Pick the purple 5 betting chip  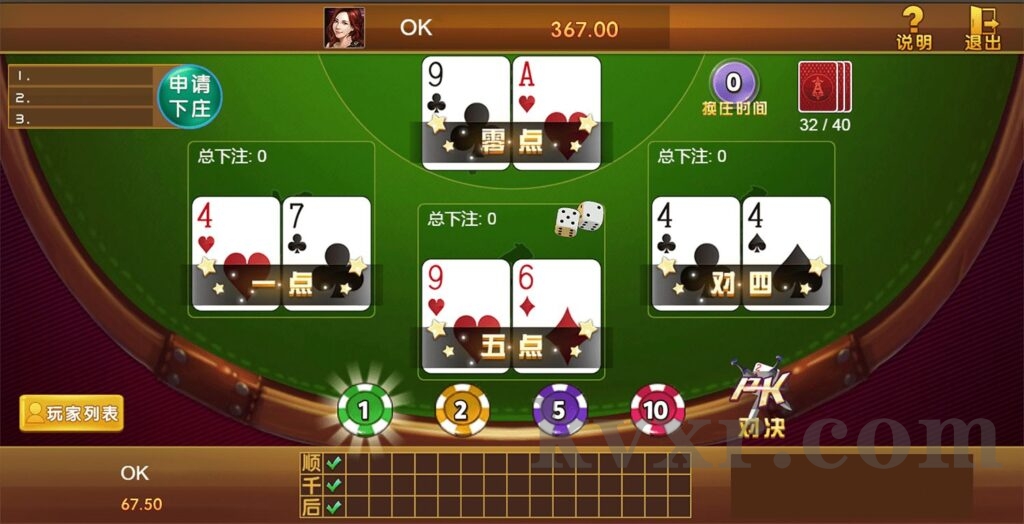click(560, 410)
